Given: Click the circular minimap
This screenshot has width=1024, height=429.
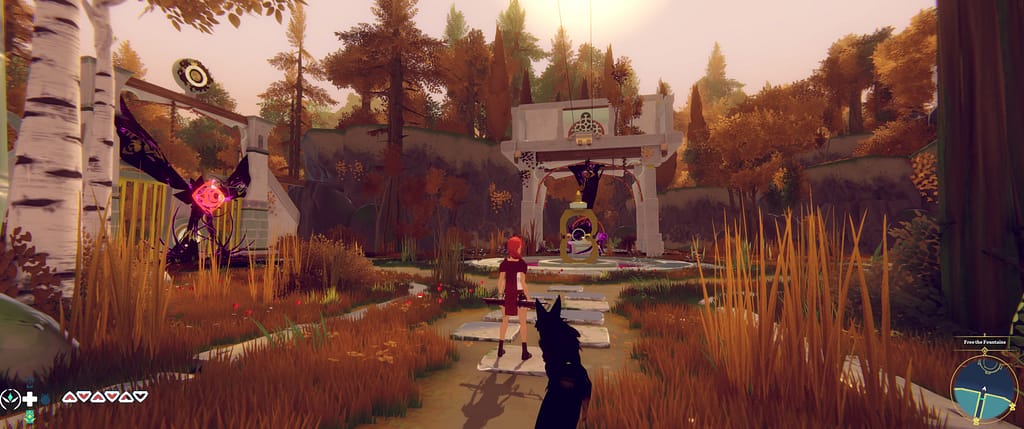Looking at the screenshot, I should pyautogui.click(x=984, y=390).
